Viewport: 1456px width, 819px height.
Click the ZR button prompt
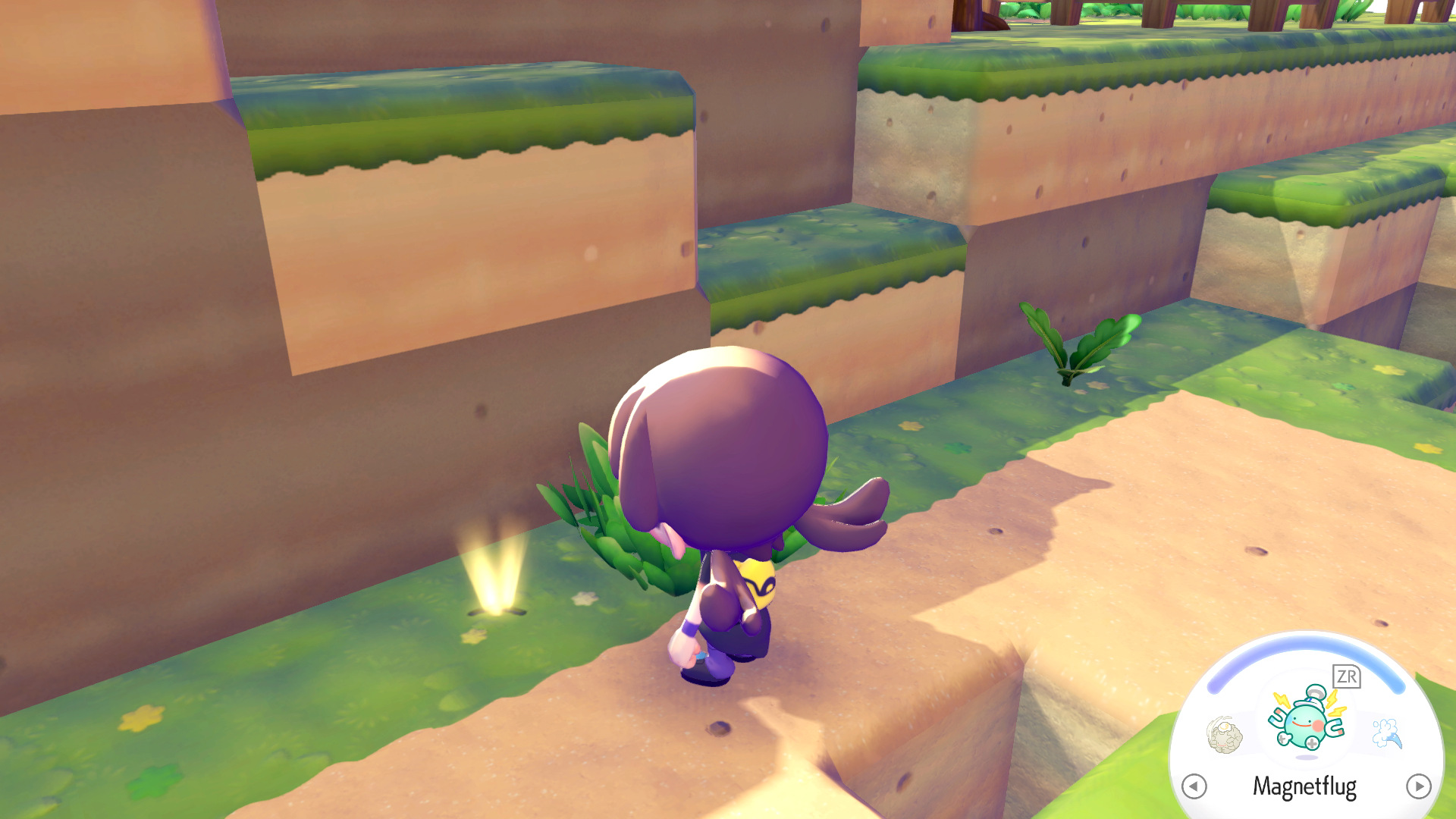point(1345,676)
